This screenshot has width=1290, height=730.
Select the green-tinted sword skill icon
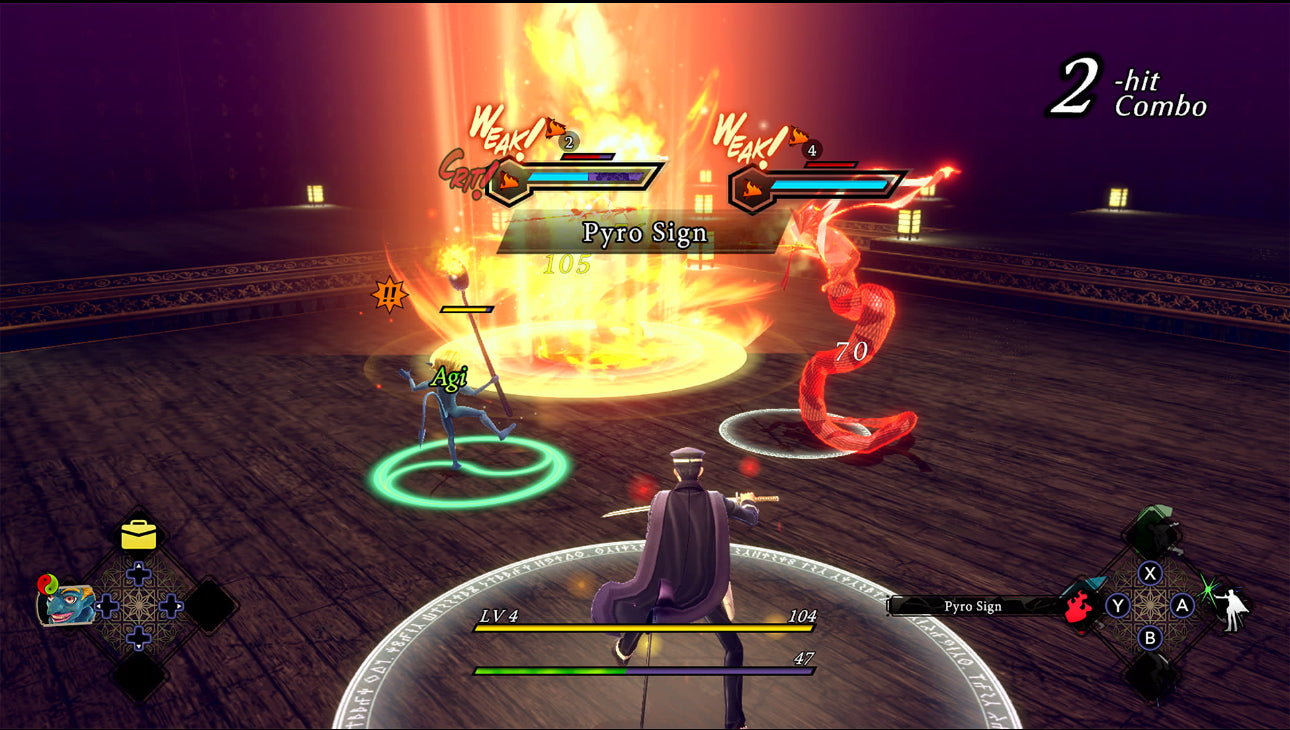click(x=1151, y=528)
